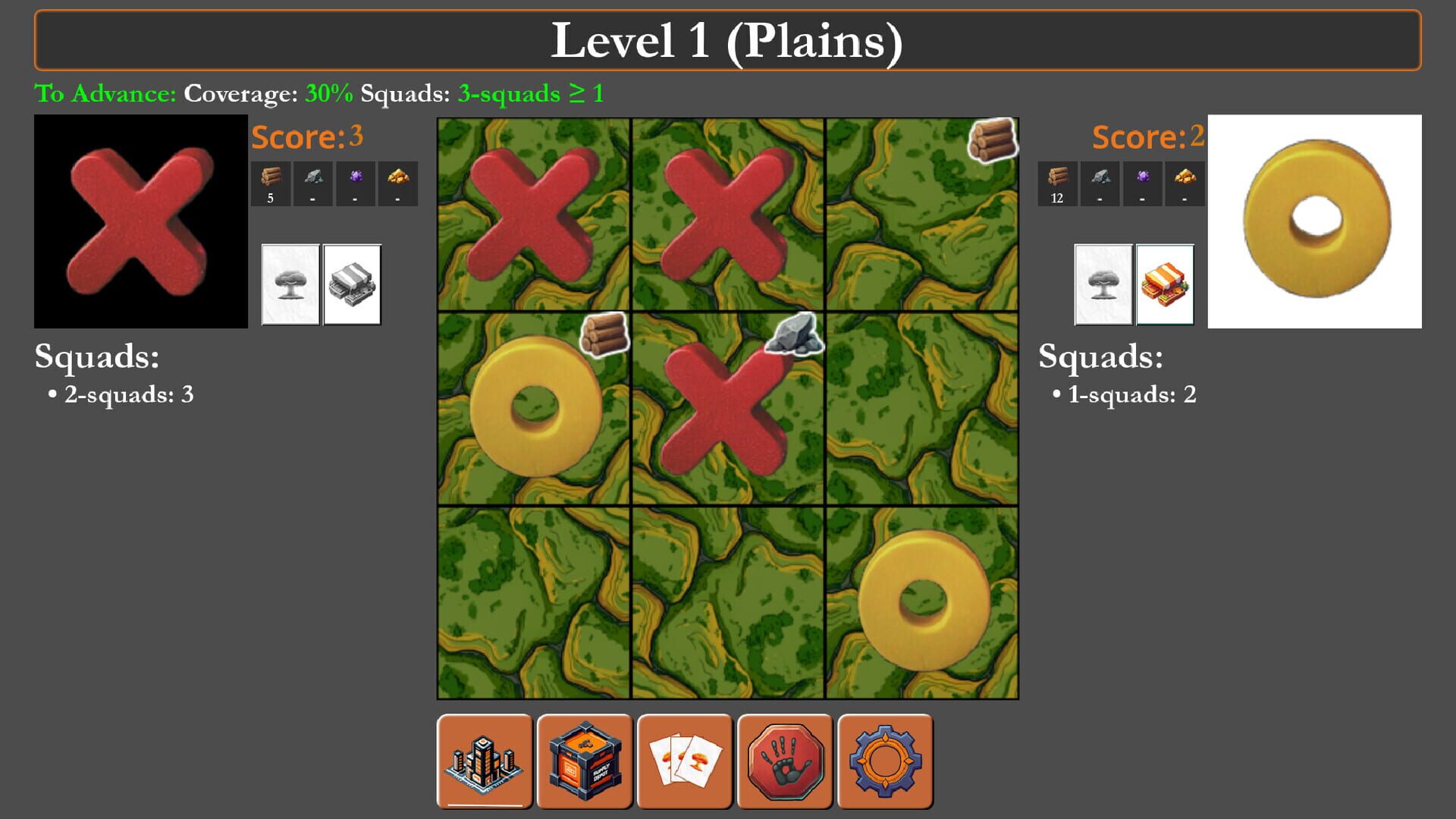Click player O's gold resource icon
The height and width of the screenshot is (819, 1456).
pos(1183,176)
